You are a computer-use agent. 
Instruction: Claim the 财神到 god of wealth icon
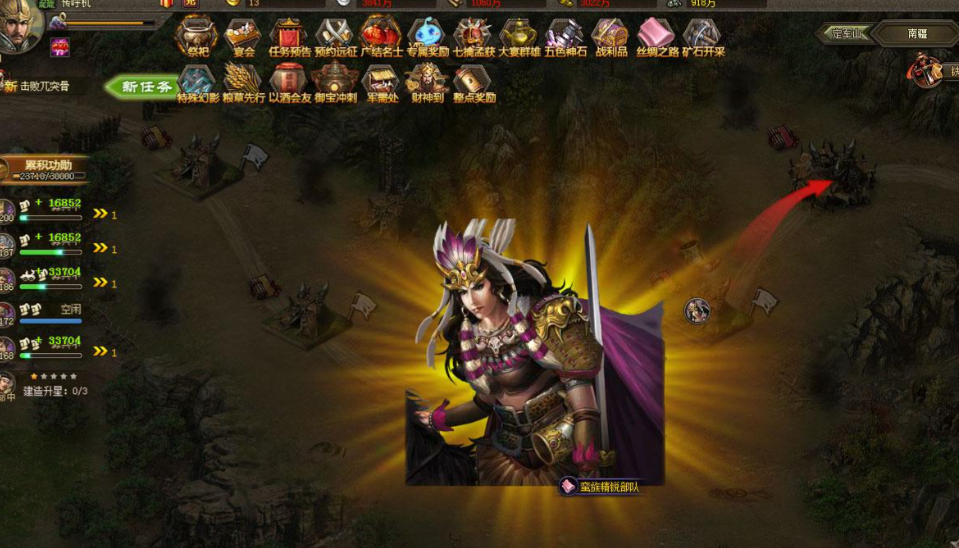(426, 81)
